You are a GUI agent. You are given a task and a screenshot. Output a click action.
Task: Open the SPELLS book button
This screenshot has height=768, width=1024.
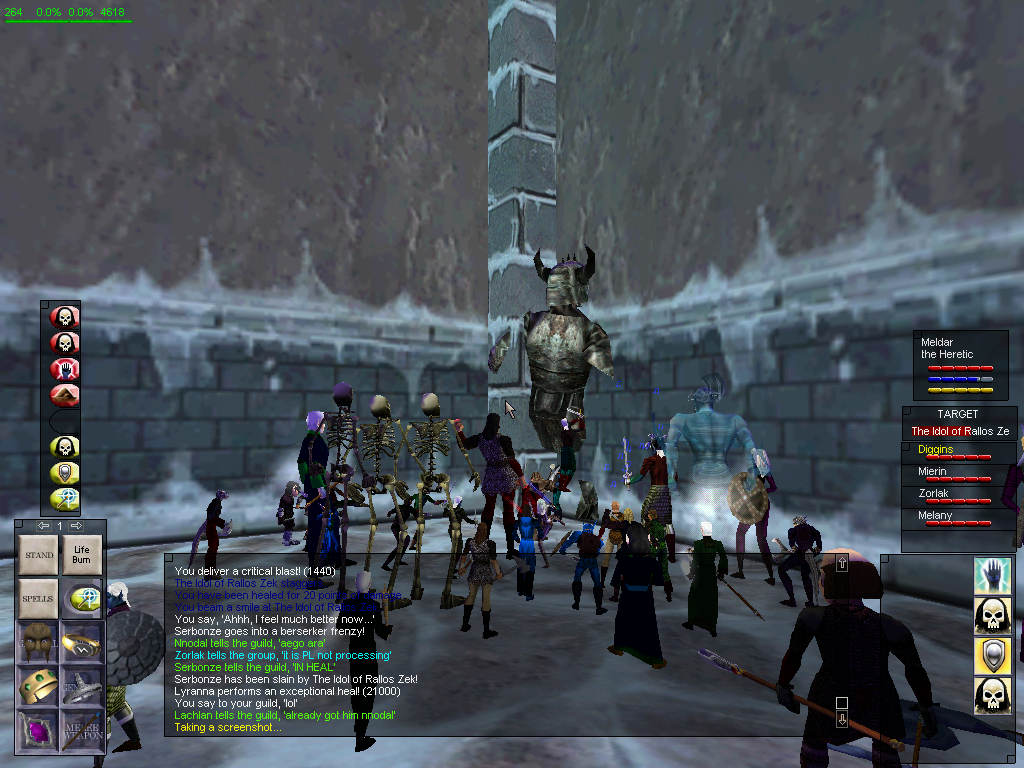[x=39, y=598]
